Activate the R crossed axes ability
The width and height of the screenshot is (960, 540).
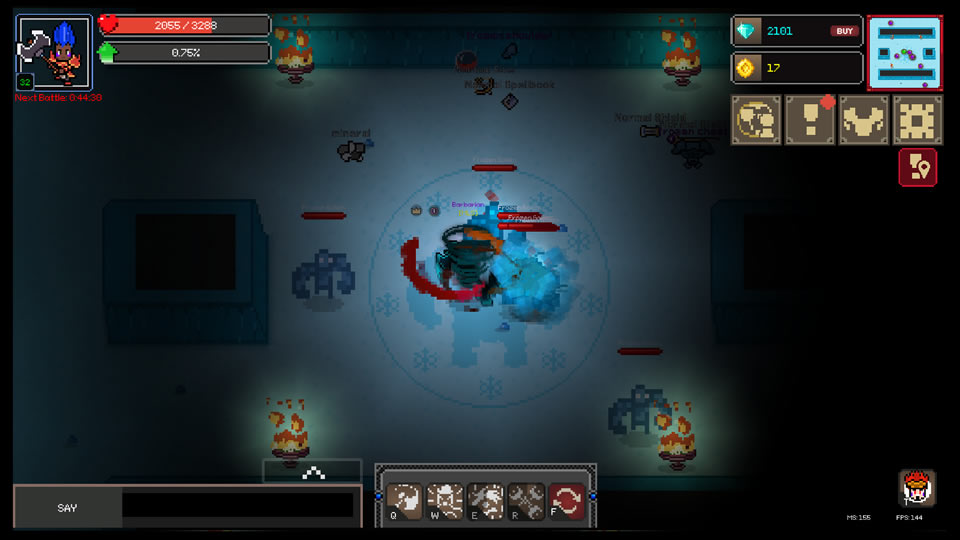pos(526,500)
